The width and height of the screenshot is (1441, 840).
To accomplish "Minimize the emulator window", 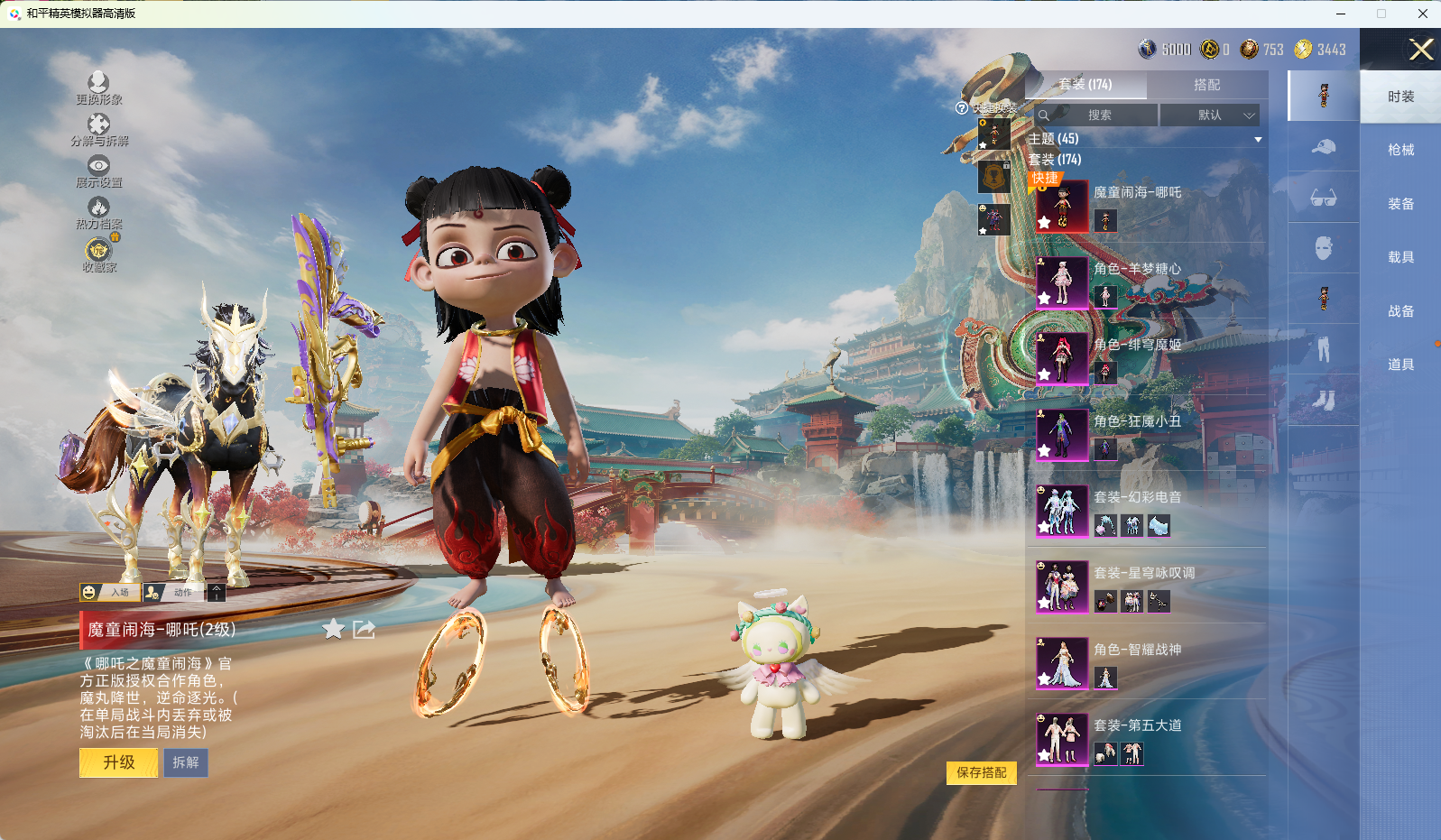I will (1340, 14).
